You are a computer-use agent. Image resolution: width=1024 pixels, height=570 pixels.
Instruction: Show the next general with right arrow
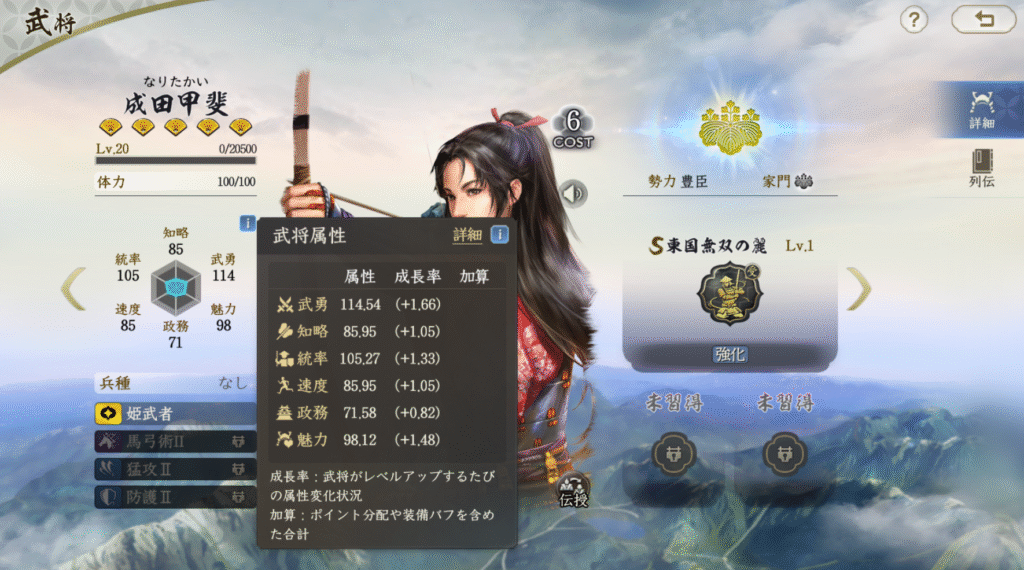point(859,289)
